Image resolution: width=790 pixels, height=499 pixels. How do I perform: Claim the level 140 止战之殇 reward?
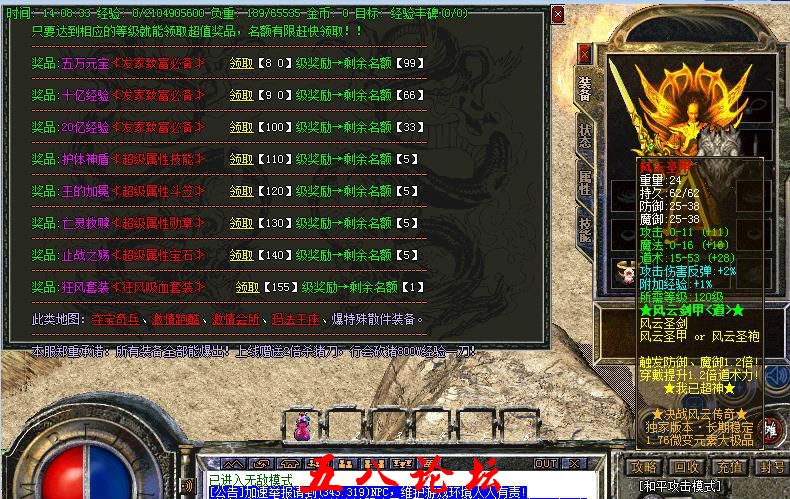tap(241, 256)
